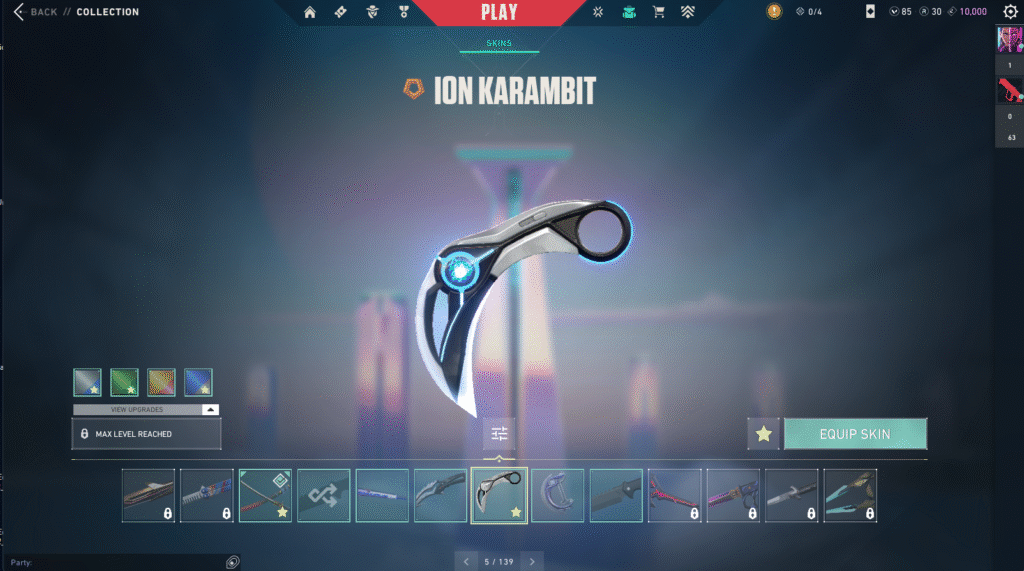Image resolution: width=1024 pixels, height=571 pixels.
Task: Select the random shuffle skin tile
Action: click(x=324, y=495)
